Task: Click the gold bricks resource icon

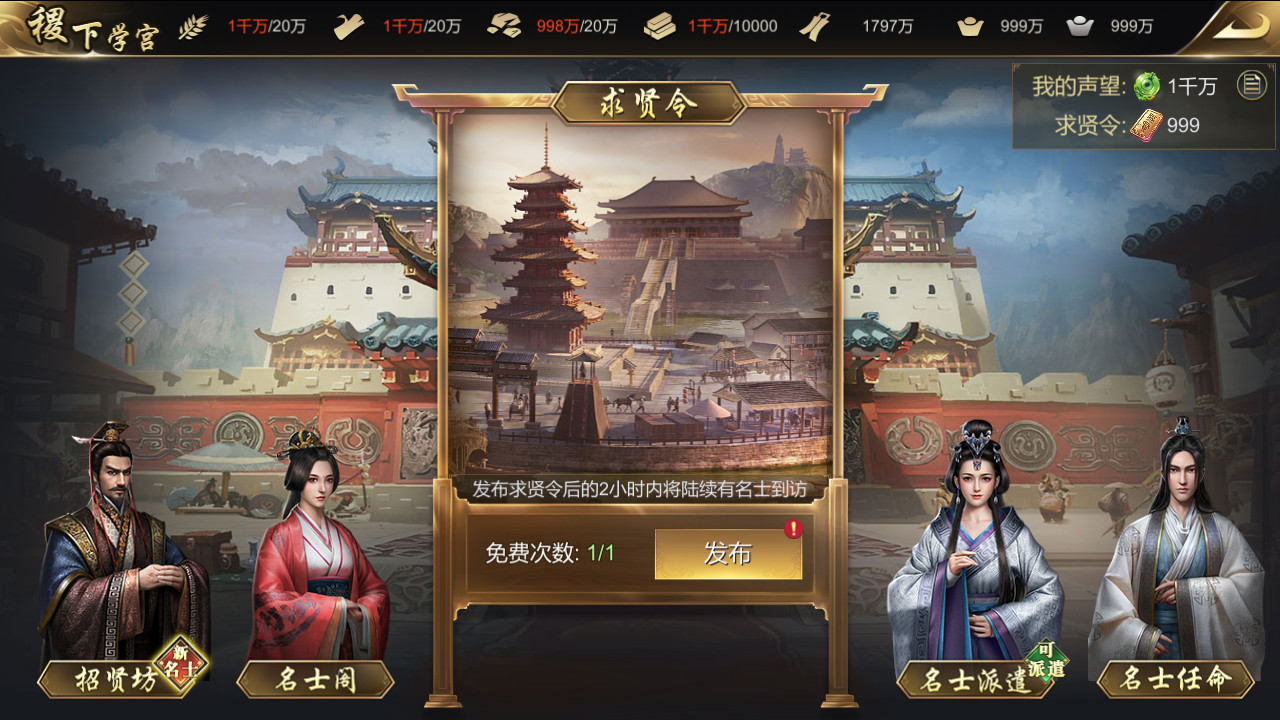Action: pos(657,25)
